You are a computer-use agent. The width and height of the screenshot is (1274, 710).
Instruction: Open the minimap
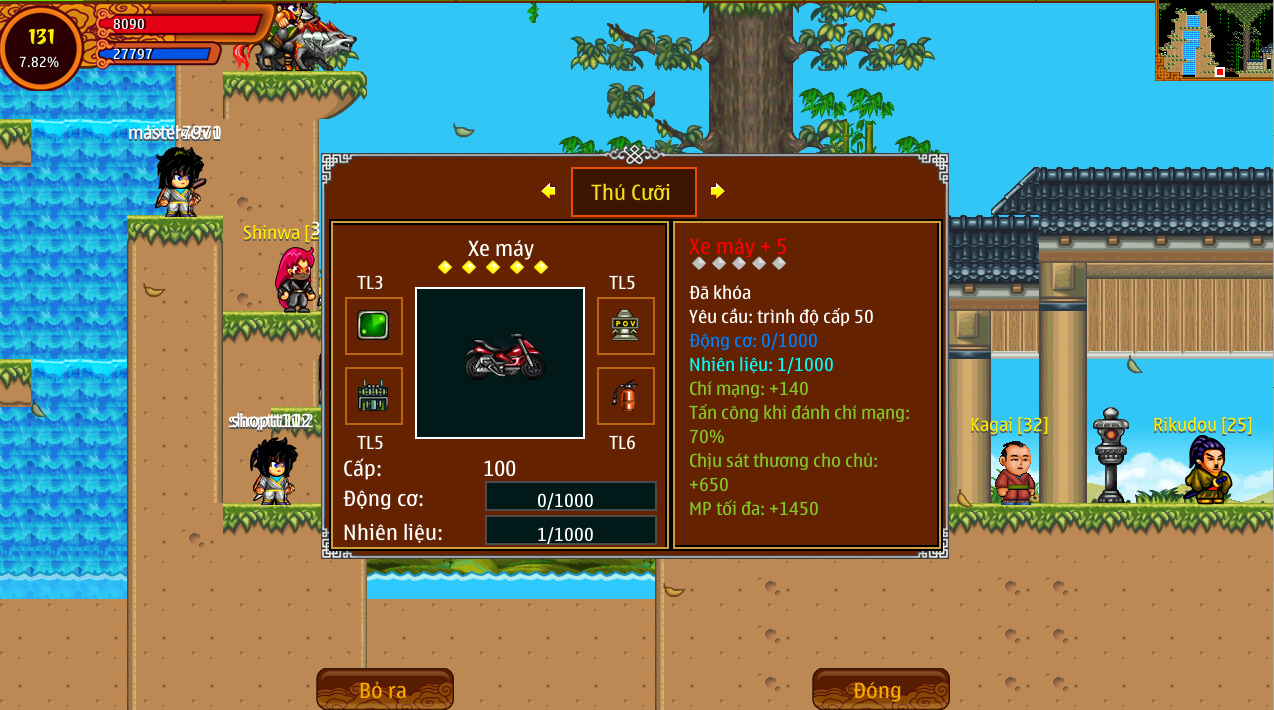coord(1214,40)
